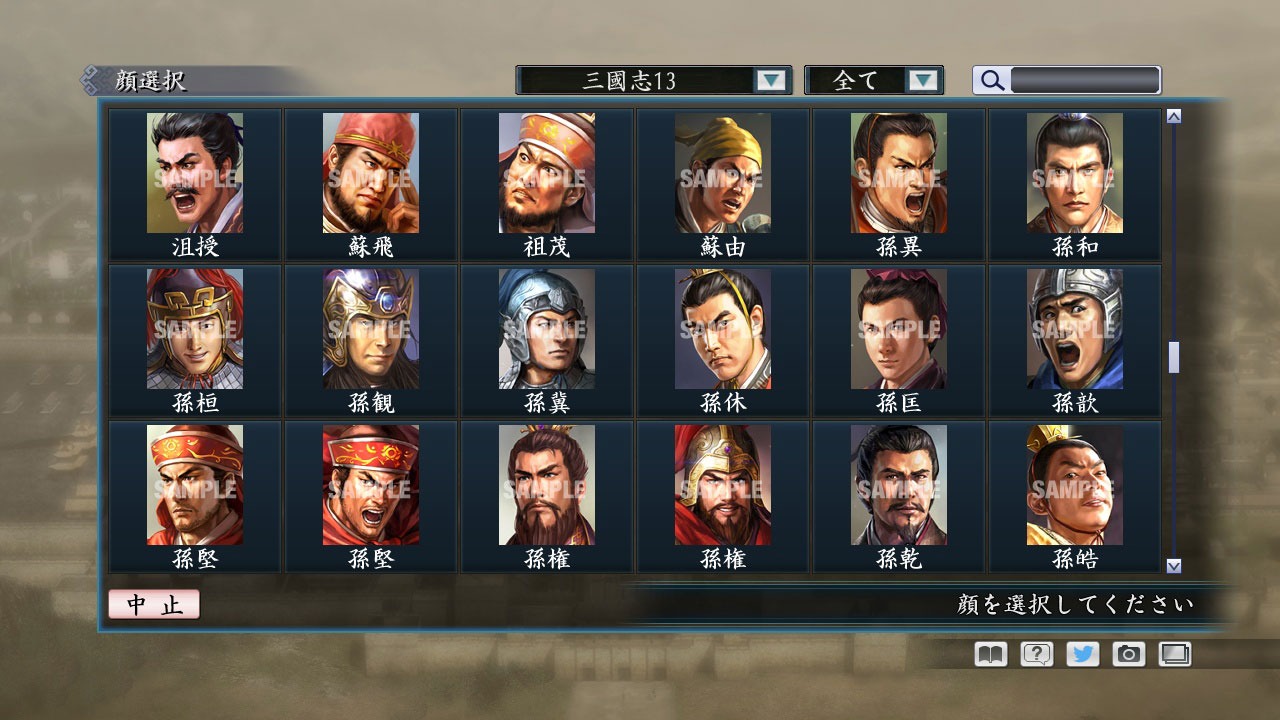Share via the Twitter icon
The image size is (1280, 720).
[1081, 654]
